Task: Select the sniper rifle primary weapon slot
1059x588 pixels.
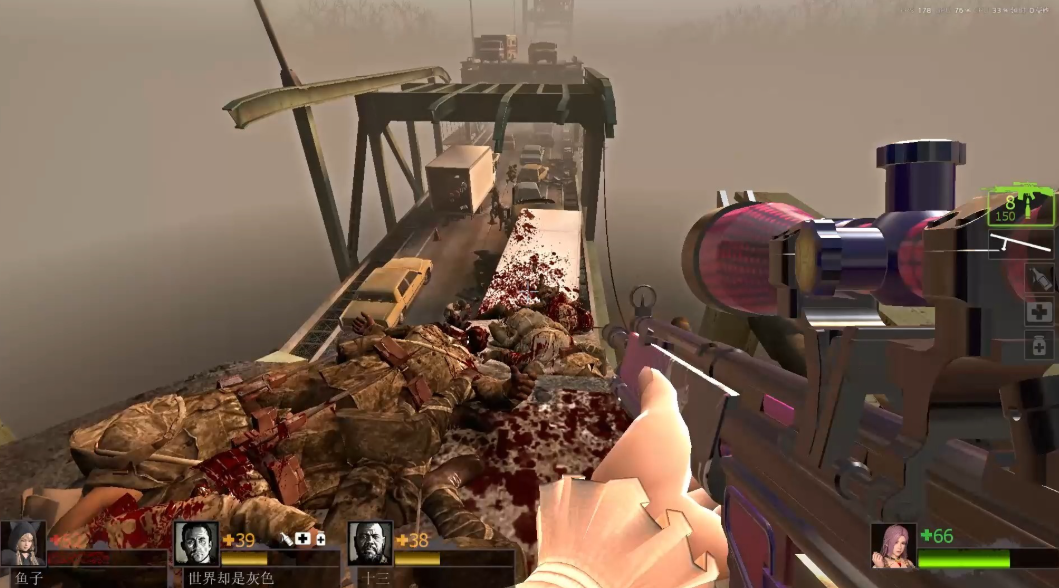Action: click(x=1020, y=208)
